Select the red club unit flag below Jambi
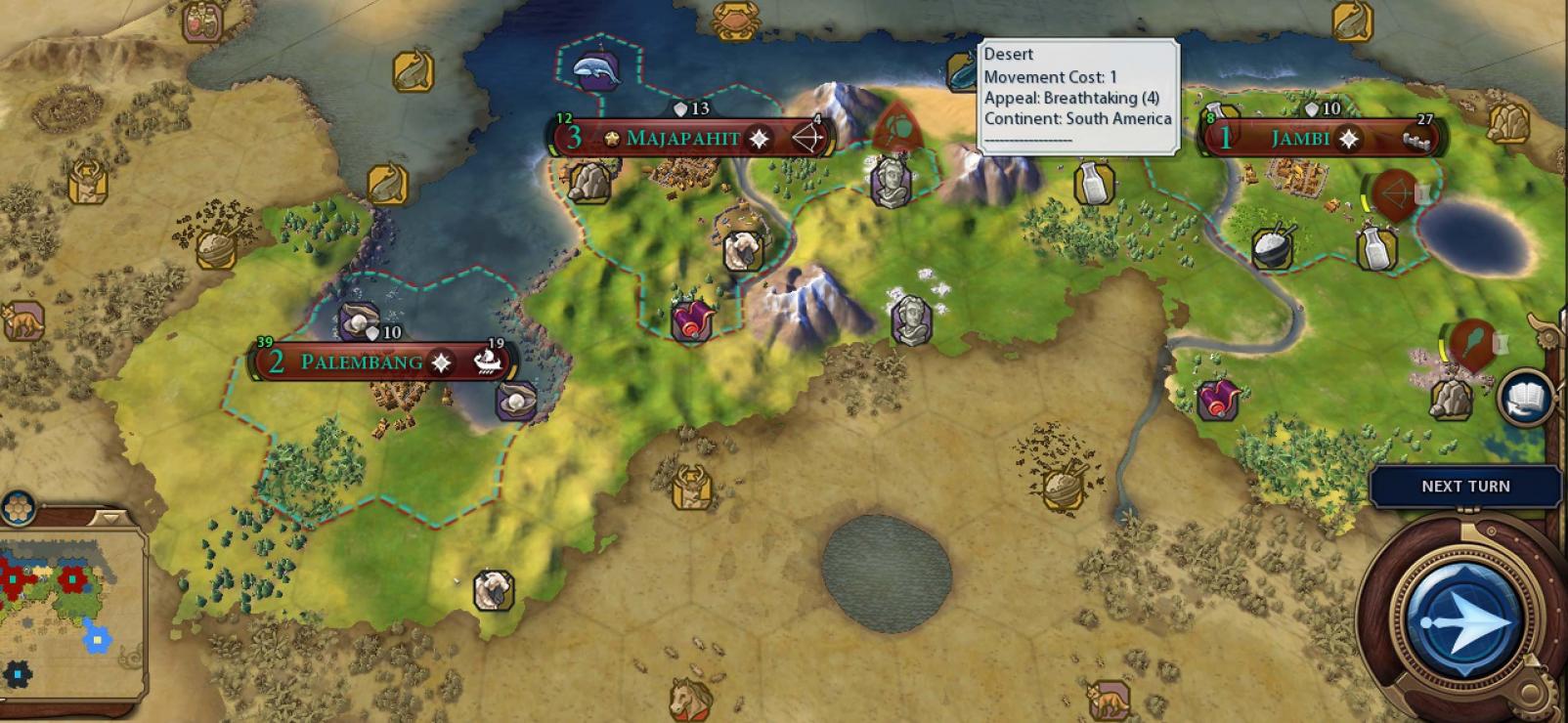 1473,343
